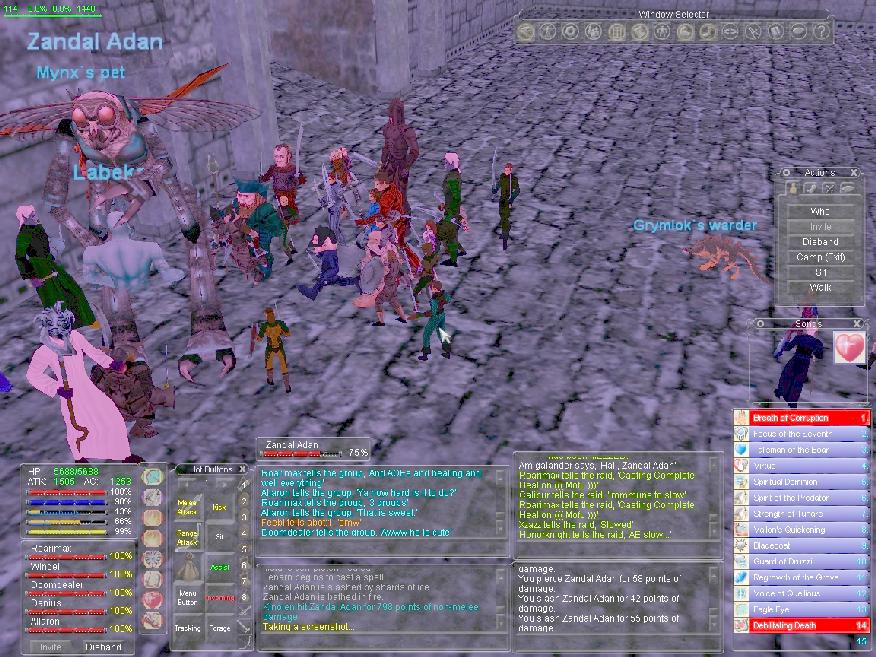876x657 pixels.
Task: Select the Breath of Corruption buff
Action: [800, 417]
